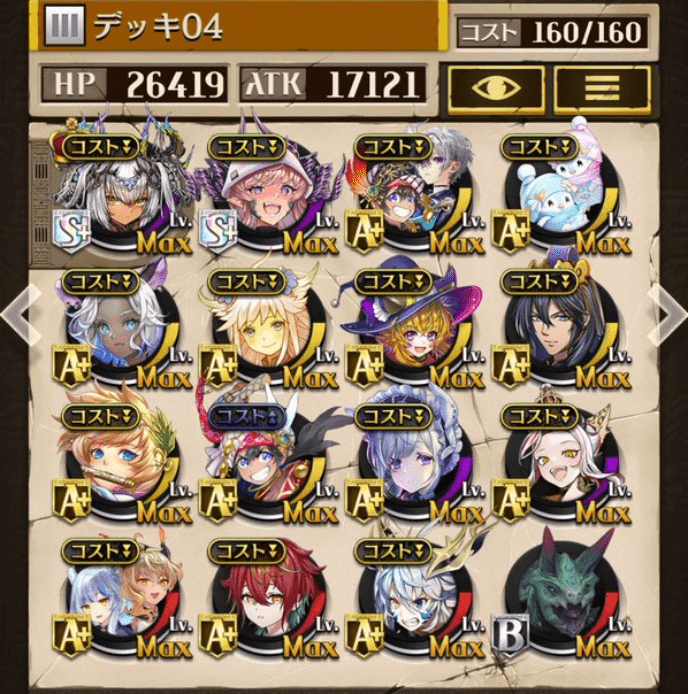Screen dimensions: 688x694
Task: Toggle the eye view button
Action: 496,87
